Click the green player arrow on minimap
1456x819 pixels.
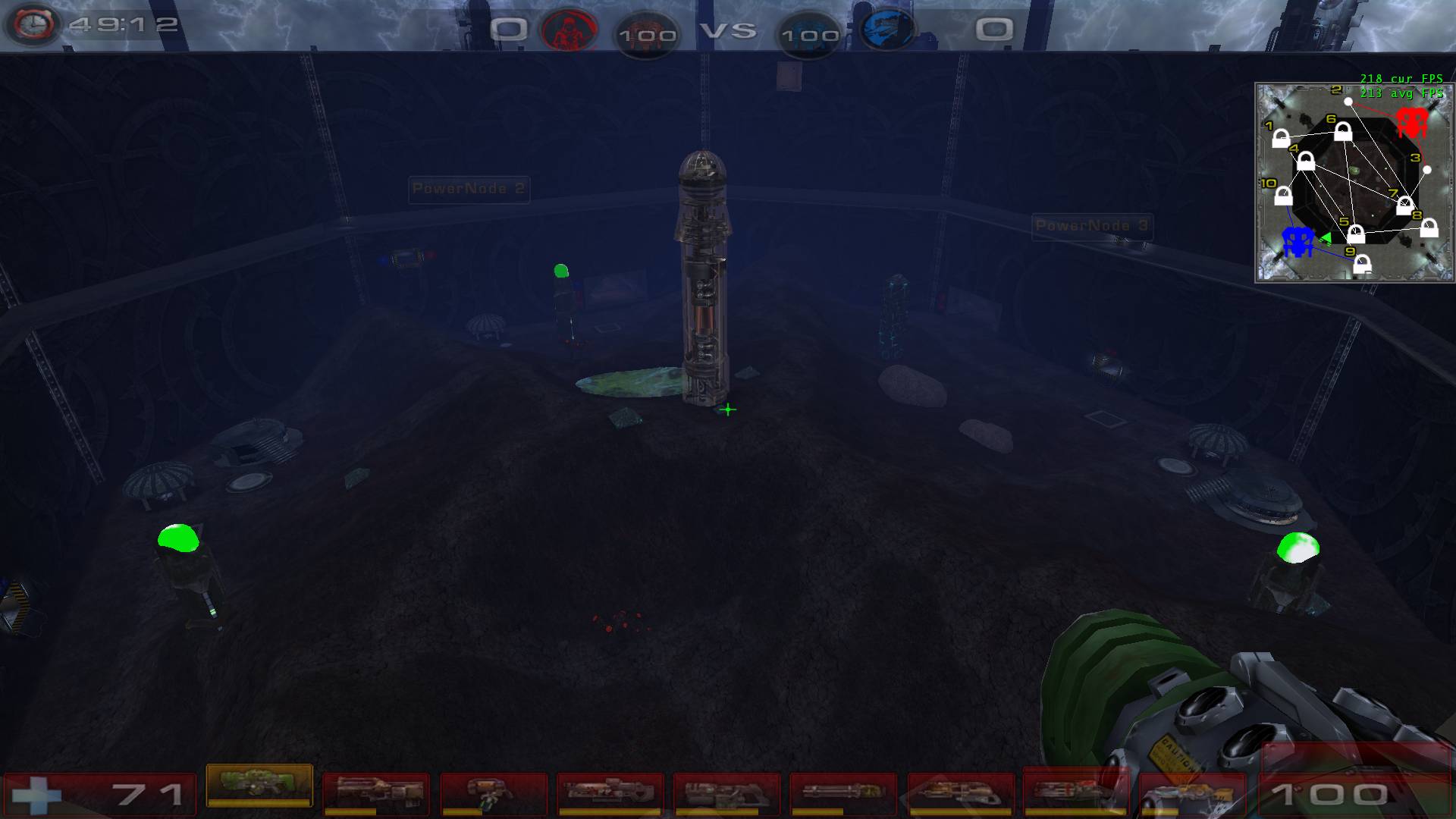tap(1326, 238)
